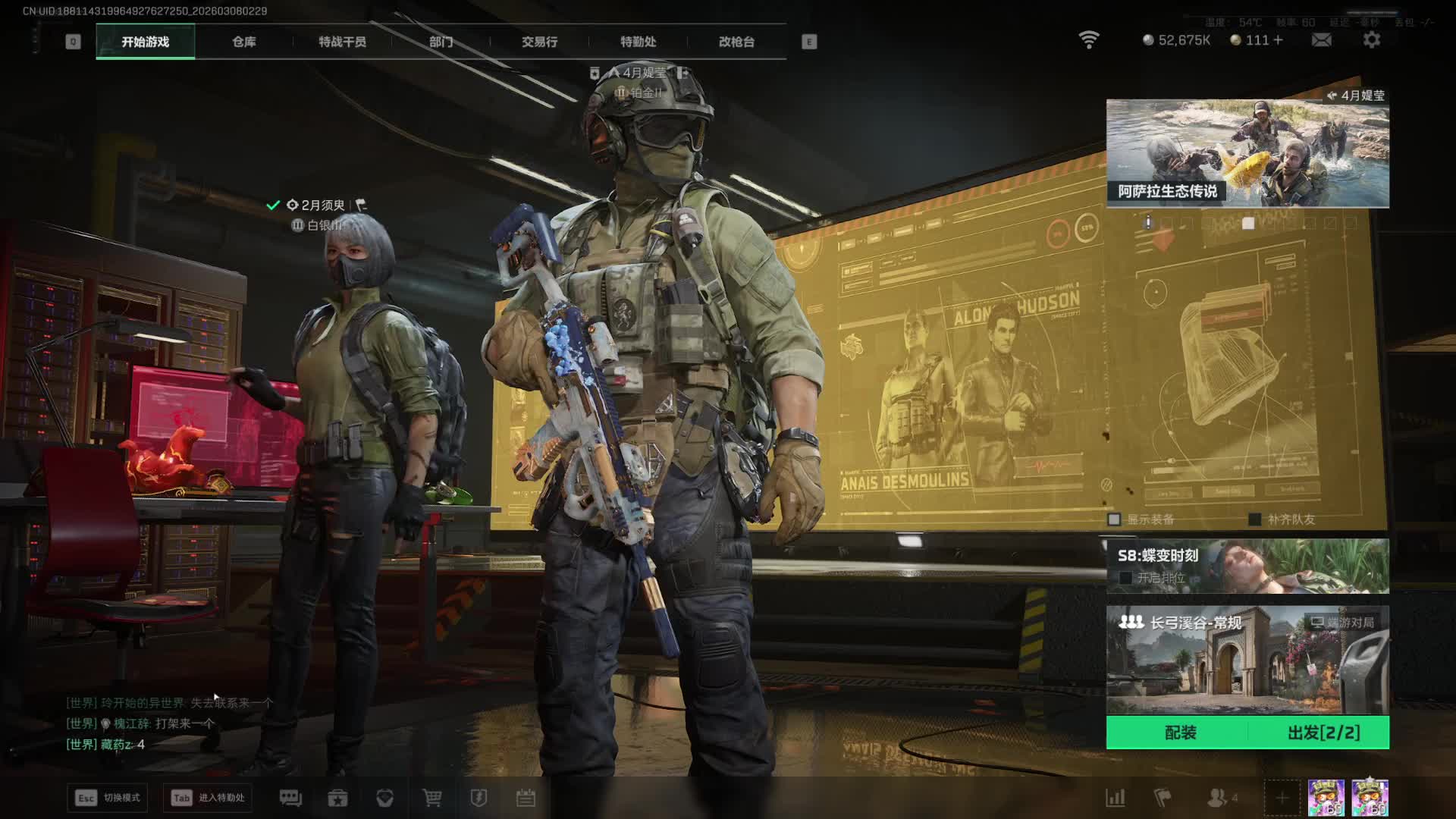Add a teammate with the plus slot
Screen dimensions: 1456x819
coord(1282,798)
